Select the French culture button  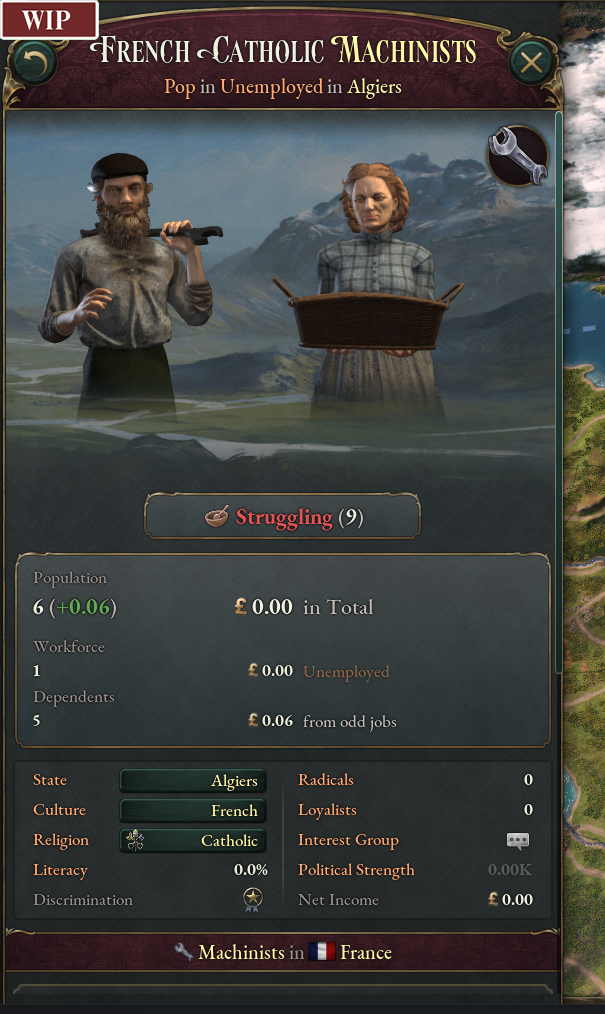point(193,811)
